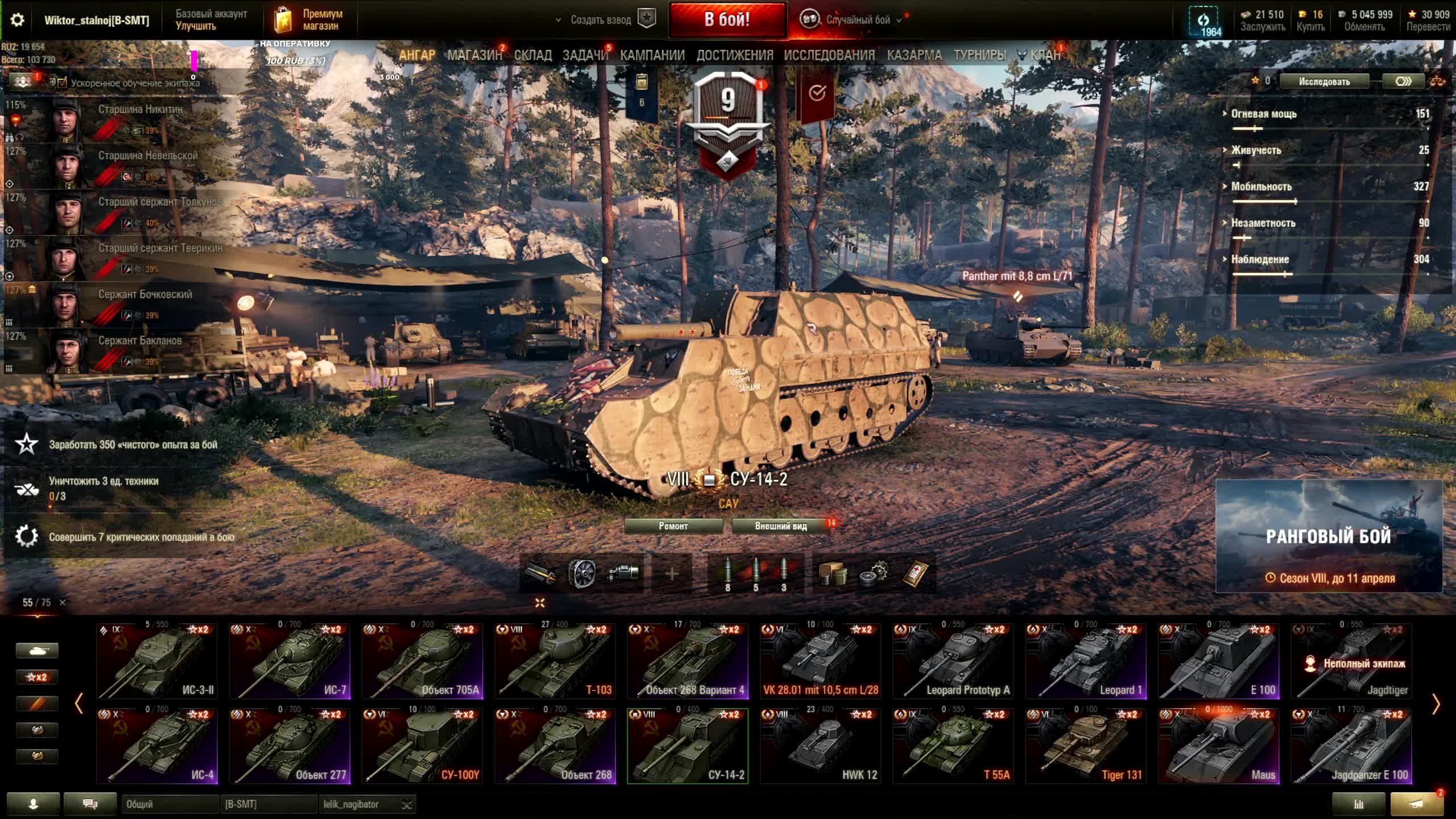
Task: Click Создать взвод to create platoon
Action: pos(601,20)
